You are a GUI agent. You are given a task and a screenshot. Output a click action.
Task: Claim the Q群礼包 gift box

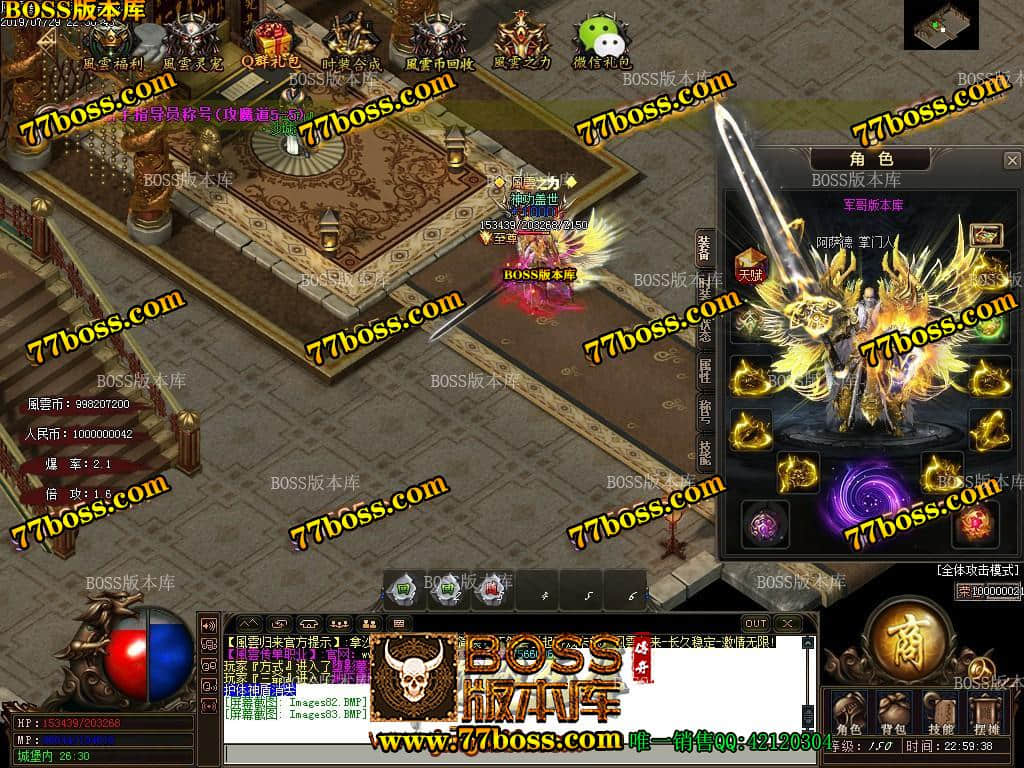pyautogui.click(x=270, y=40)
